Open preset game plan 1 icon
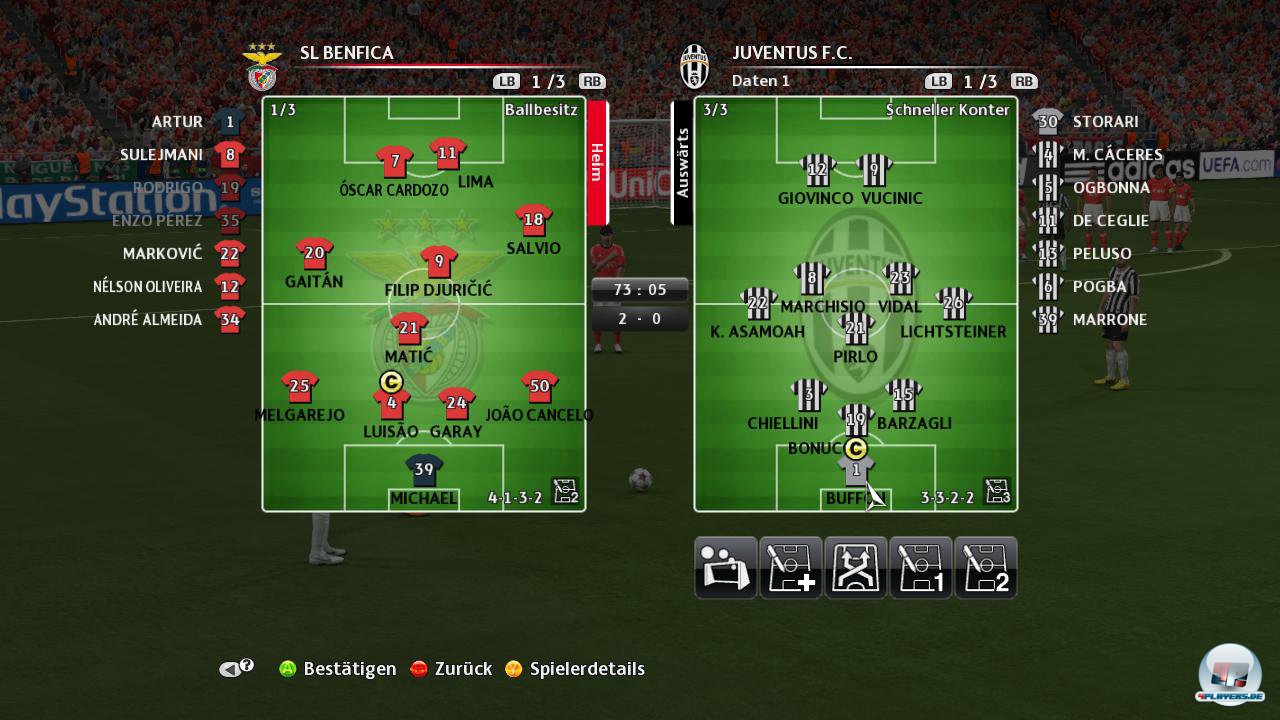The image size is (1280, 720). coord(921,567)
